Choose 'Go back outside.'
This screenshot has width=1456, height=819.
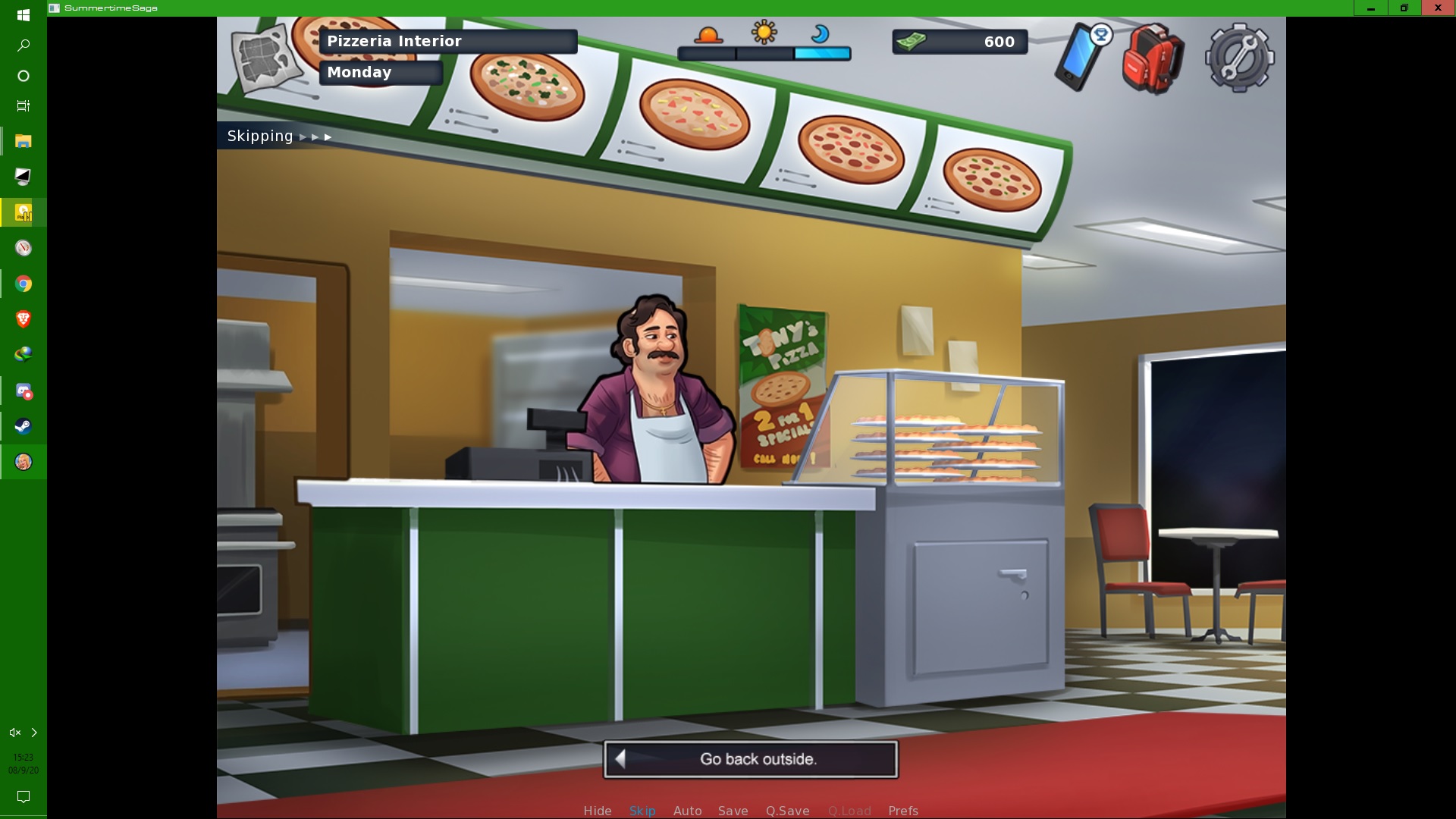pyautogui.click(x=751, y=759)
